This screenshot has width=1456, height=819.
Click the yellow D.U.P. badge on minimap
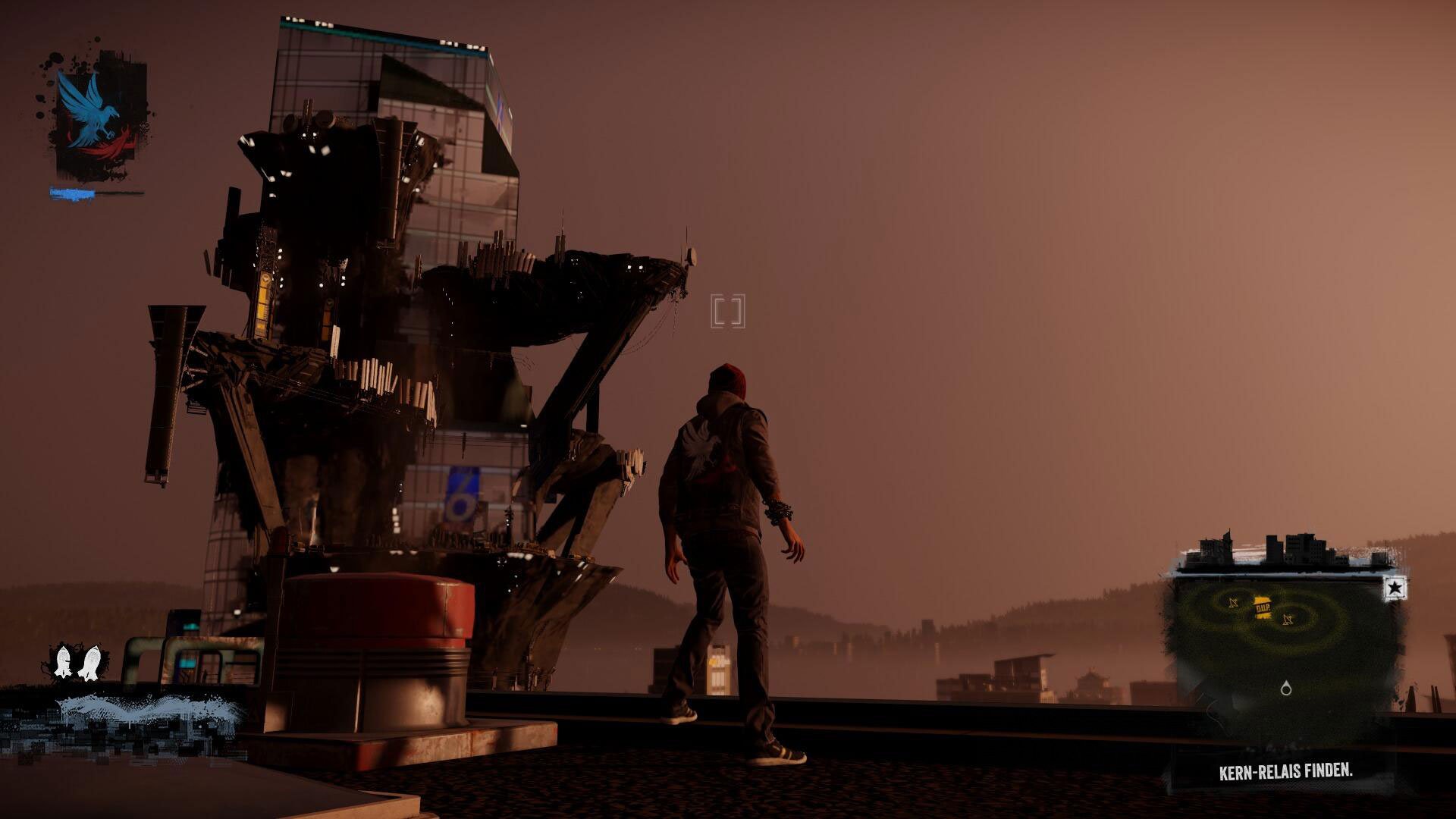1263,607
